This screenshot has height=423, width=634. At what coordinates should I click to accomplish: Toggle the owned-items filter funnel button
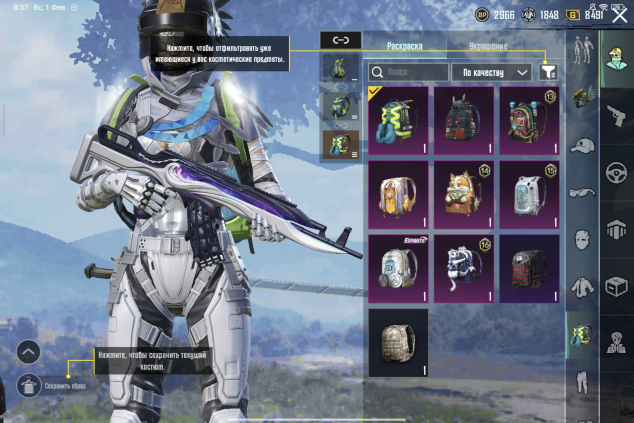[x=548, y=72]
